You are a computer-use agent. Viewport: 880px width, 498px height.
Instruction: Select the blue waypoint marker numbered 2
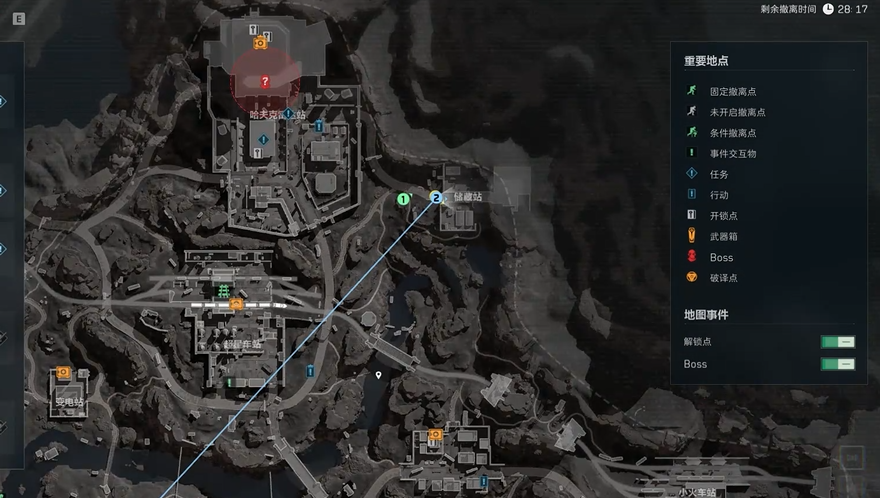coord(436,198)
